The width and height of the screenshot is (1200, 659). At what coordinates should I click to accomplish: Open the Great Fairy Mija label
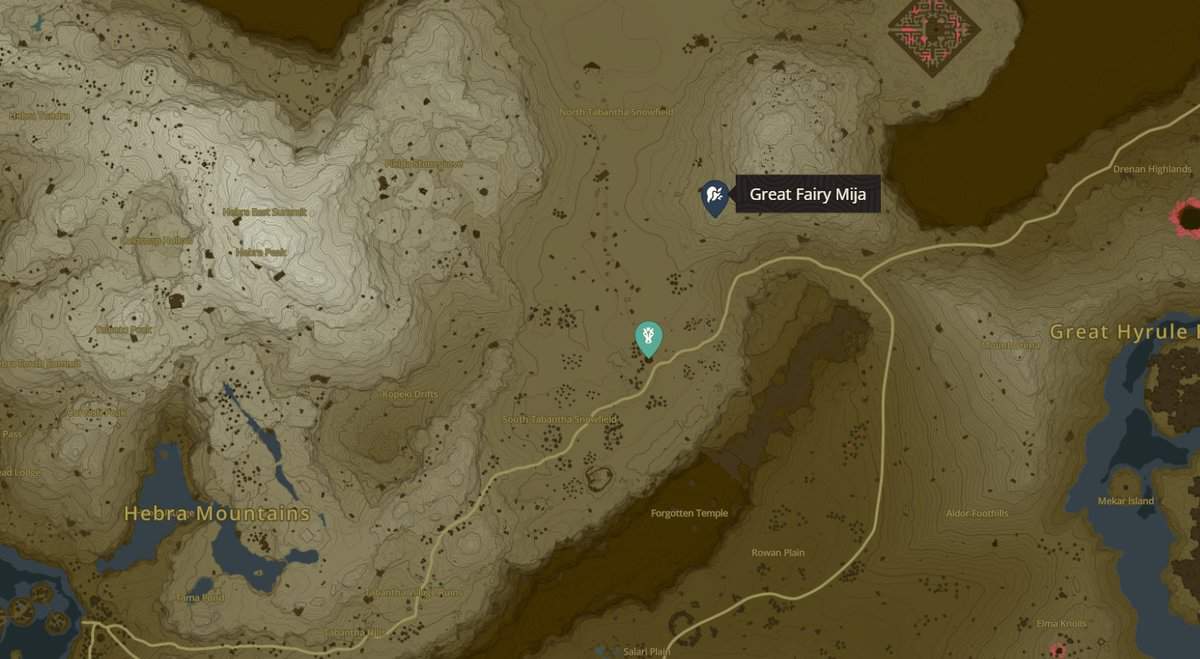(x=807, y=194)
